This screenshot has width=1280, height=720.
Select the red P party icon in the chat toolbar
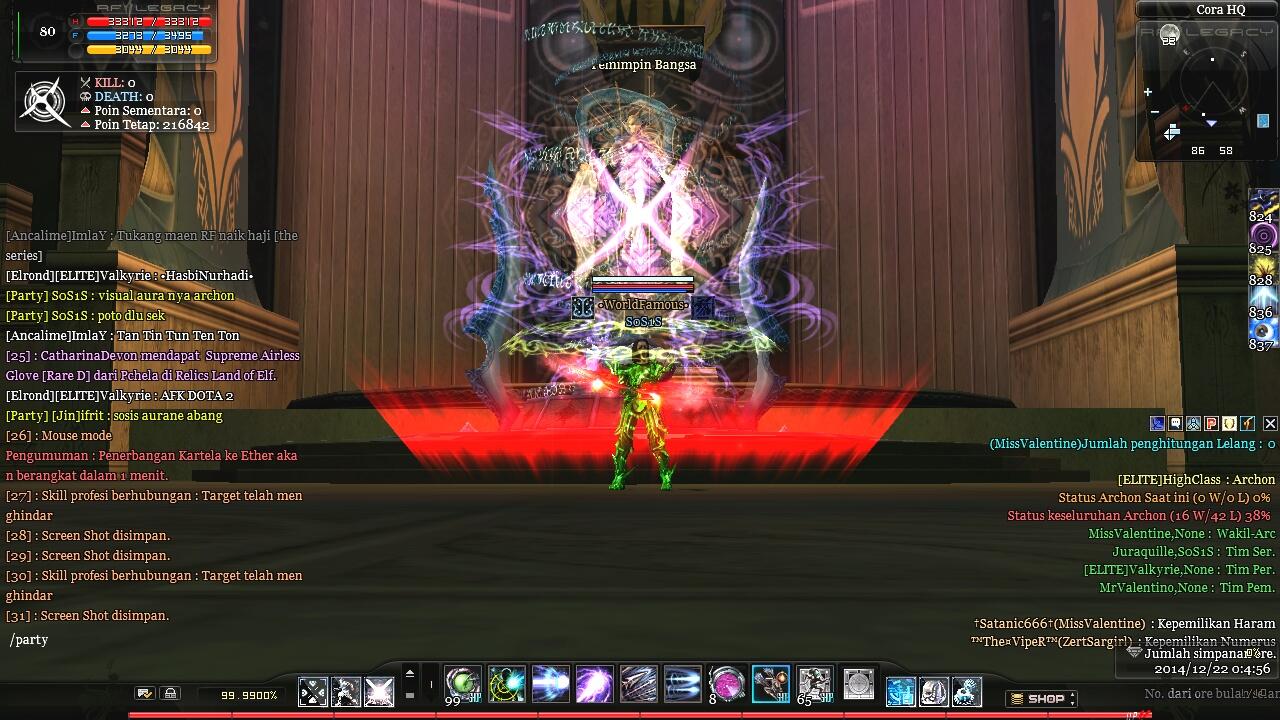click(x=1210, y=423)
